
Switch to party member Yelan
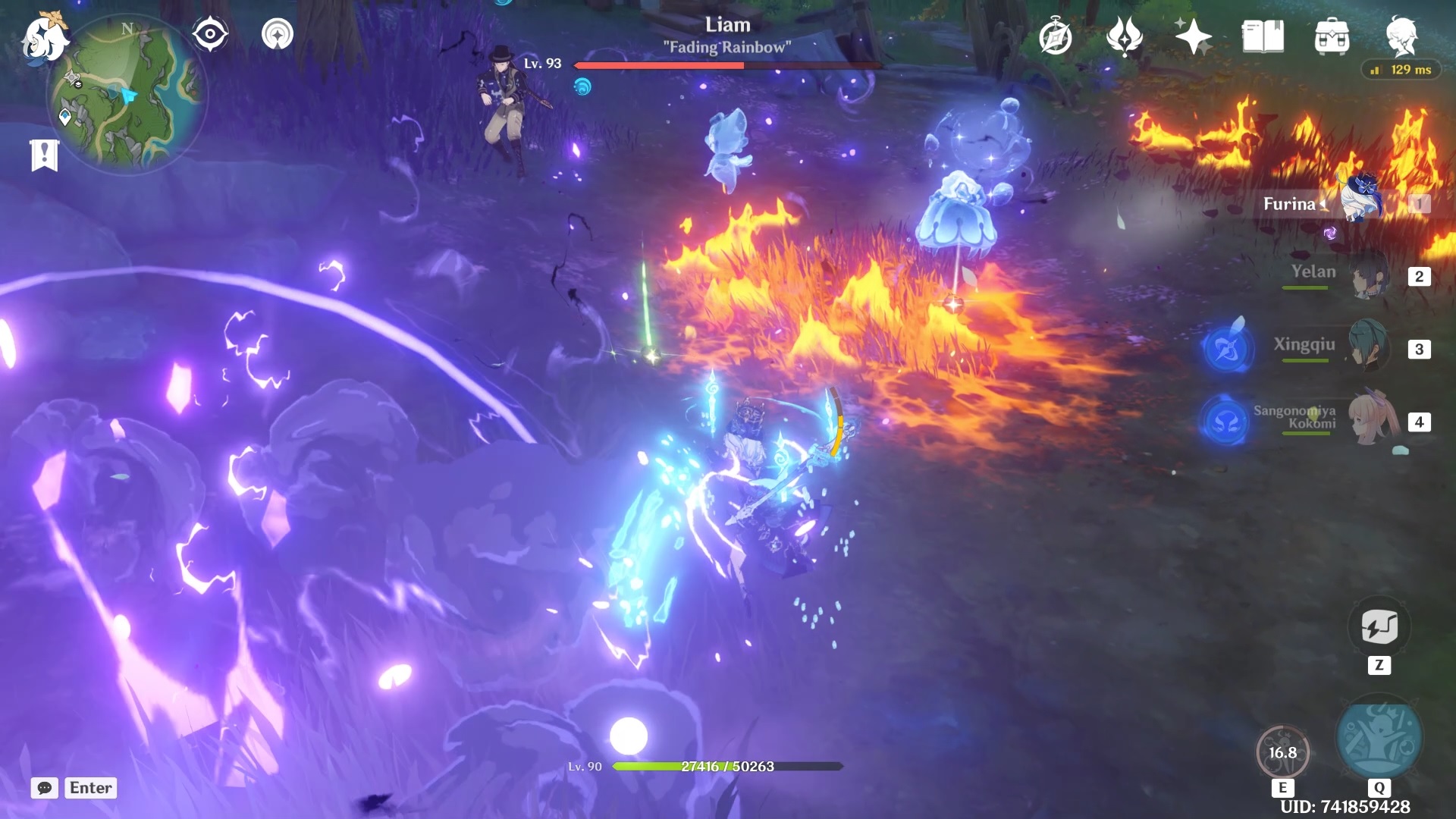(1369, 276)
